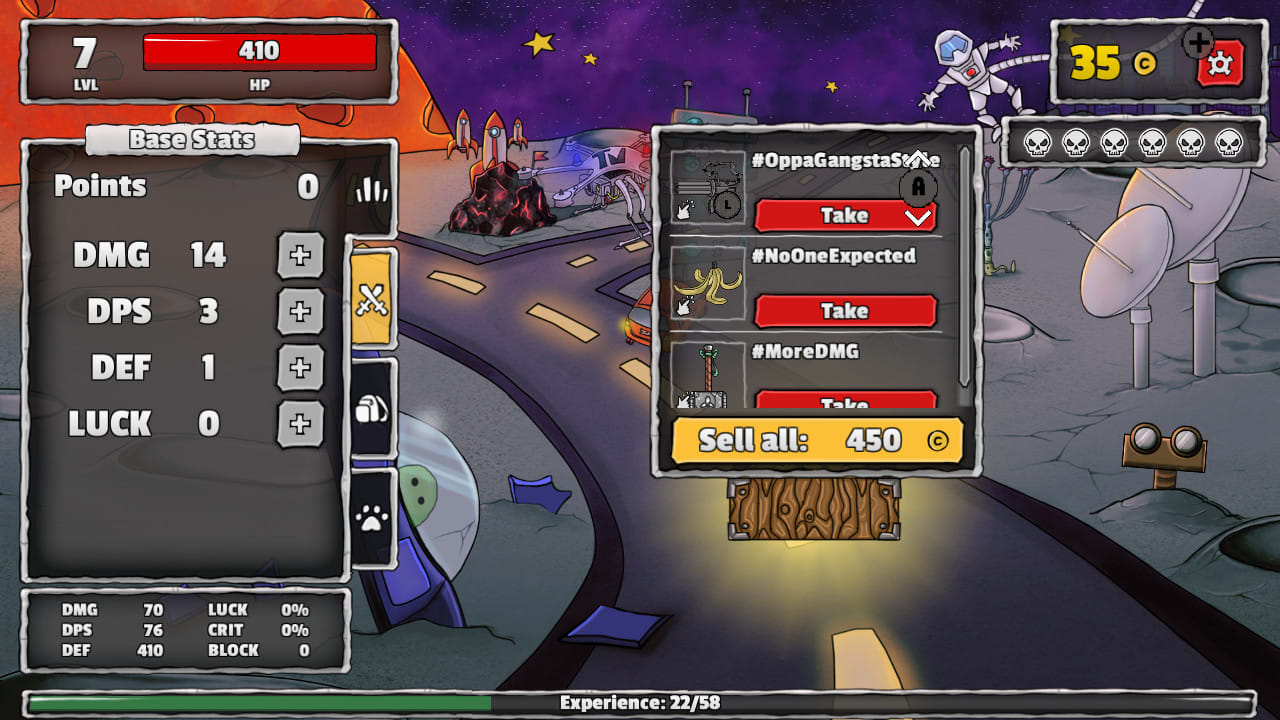This screenshot has width=1280, height=720.
Task: Increase DMG with its plus stepper
Action: (x=300, y=256)
